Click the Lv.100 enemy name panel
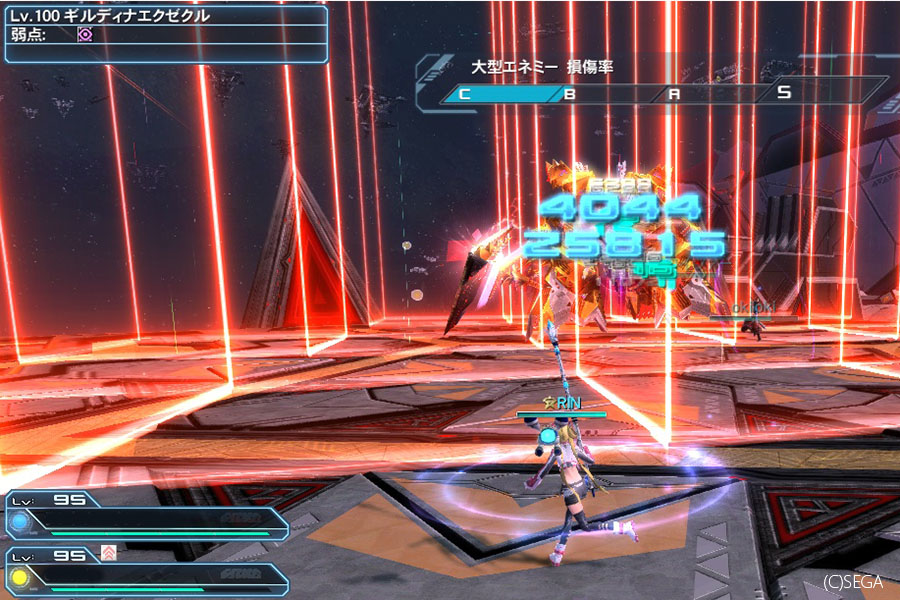 [165, 16]
